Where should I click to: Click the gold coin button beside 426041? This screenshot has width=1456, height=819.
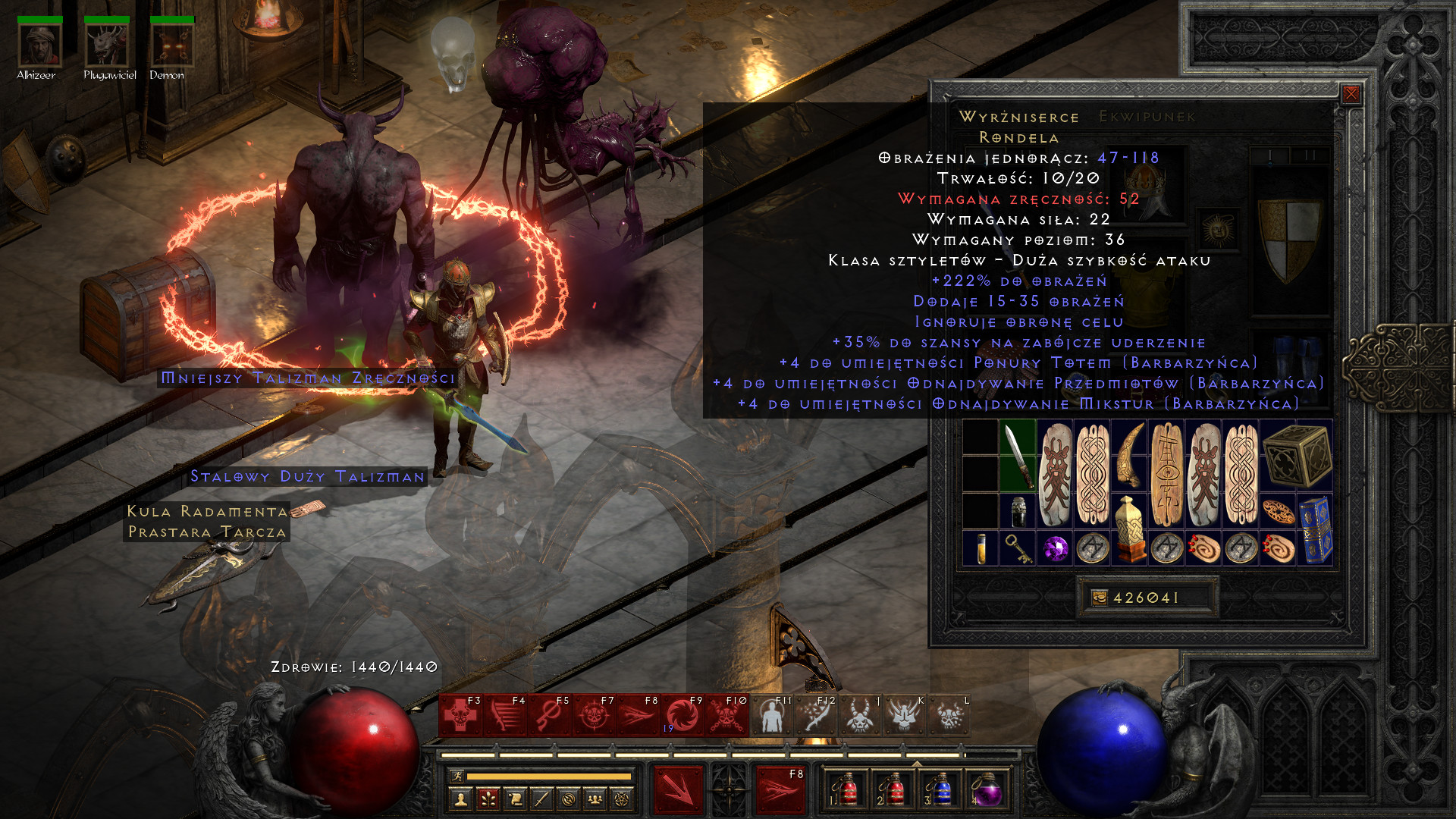pyautogui.click(x=1099, y=598)
